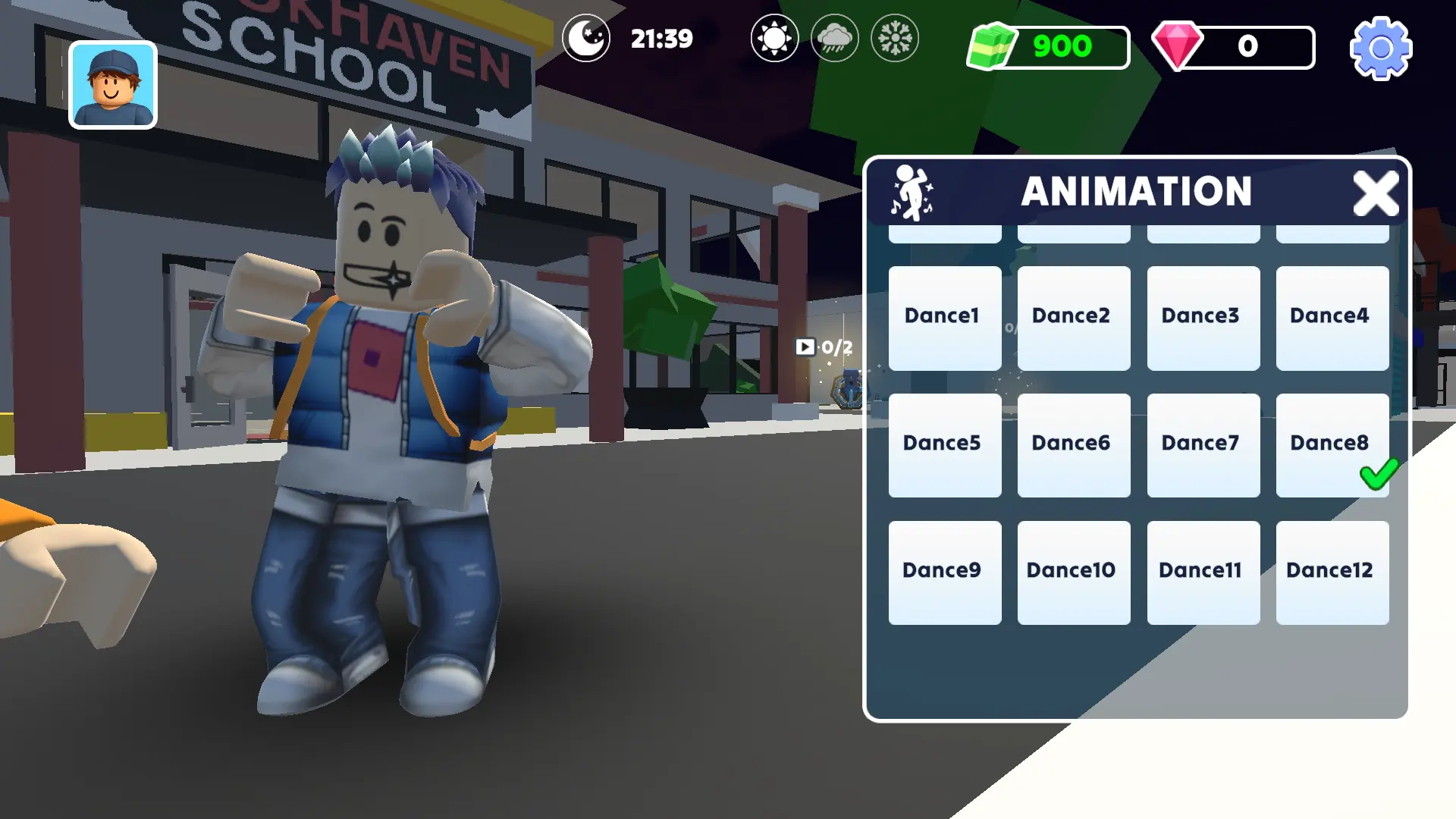Select the snowflake weather icon
The height and width of the screenshot is (819, 1456).
pyautogui.click(x=893, y=38)
